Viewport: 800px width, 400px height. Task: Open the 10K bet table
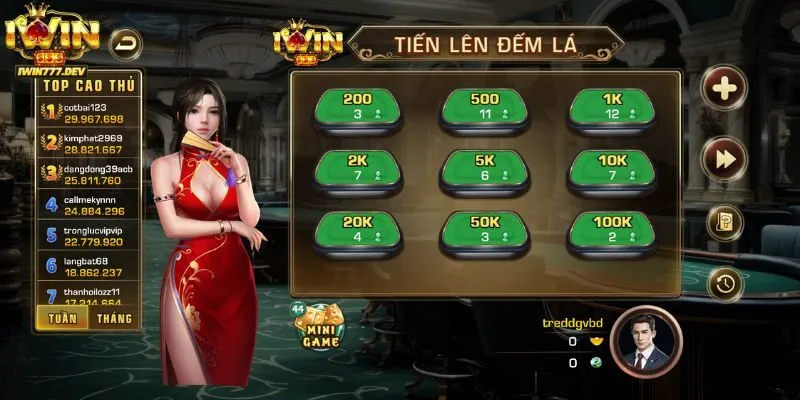pos(612,168)
